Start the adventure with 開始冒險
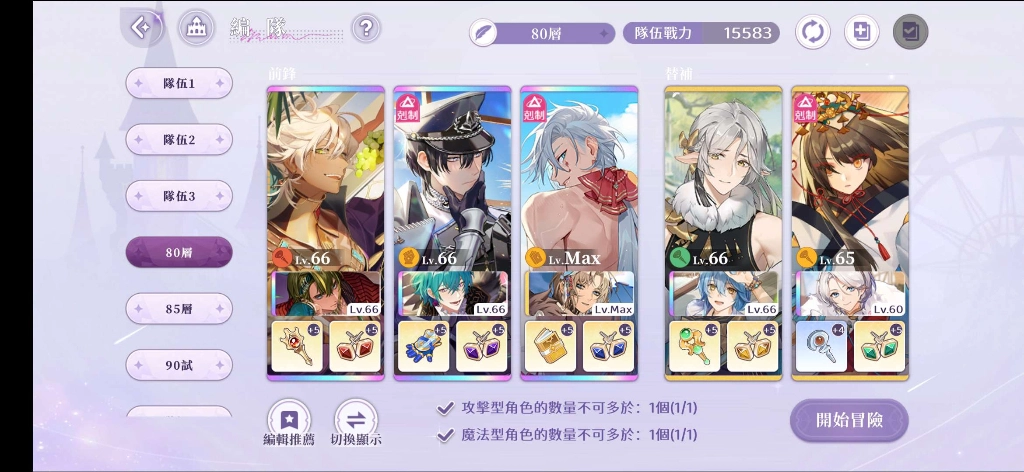1024x472 pixels. 849,420
